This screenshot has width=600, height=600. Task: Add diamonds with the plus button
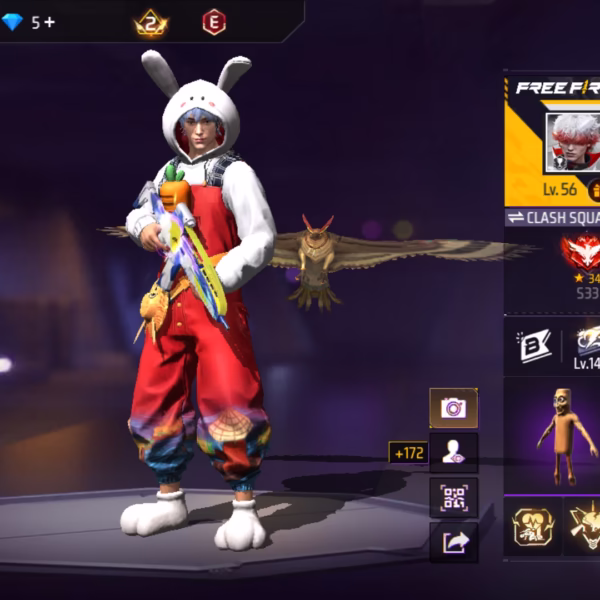click(x=49, y=22)
